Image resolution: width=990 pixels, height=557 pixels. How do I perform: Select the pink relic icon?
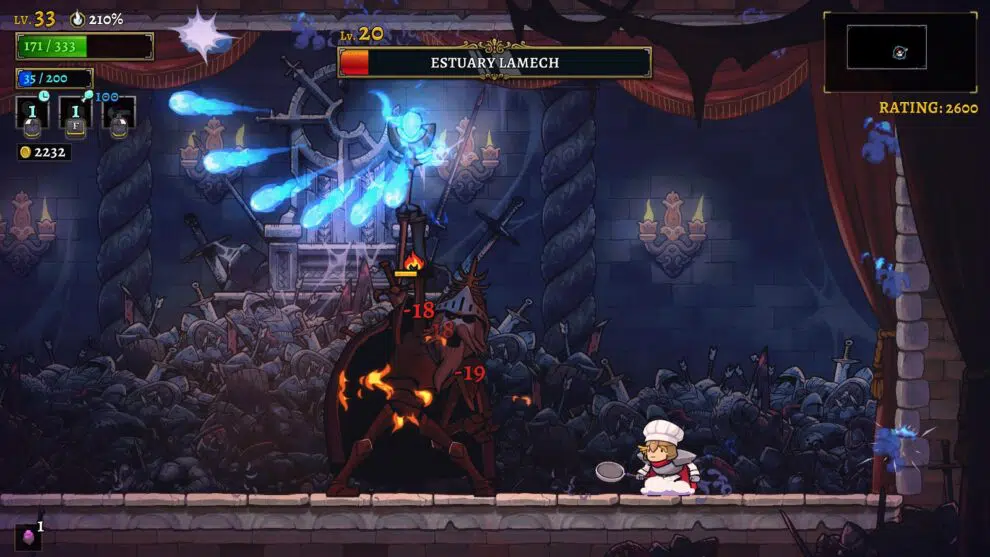pyautogui.click(x=27, y=536)
